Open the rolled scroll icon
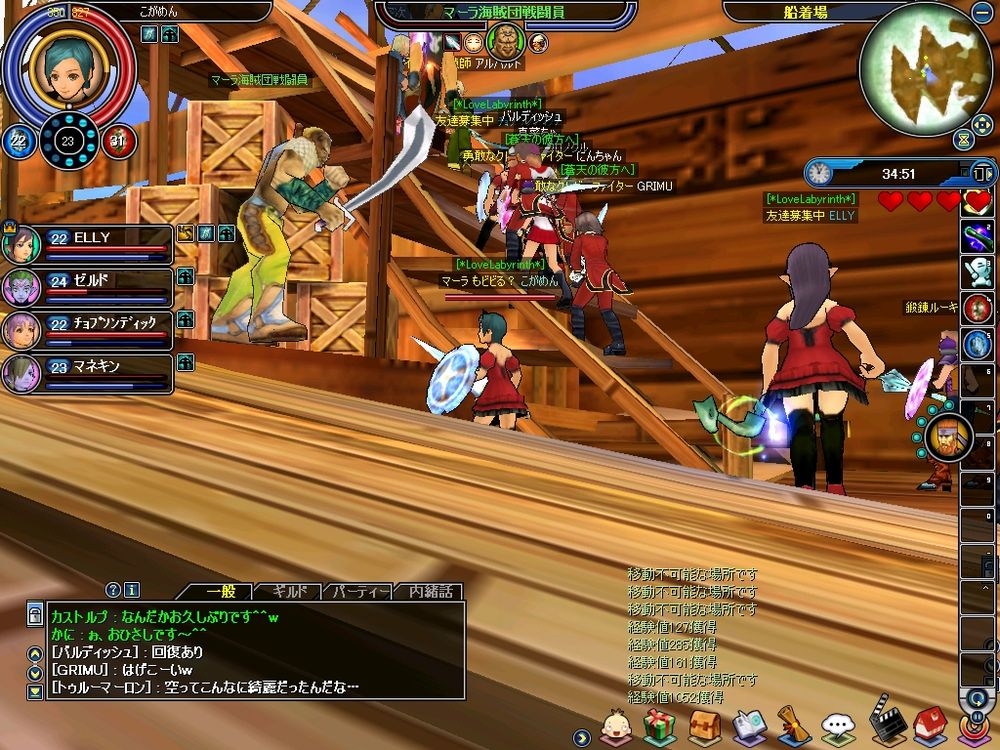 794,726
